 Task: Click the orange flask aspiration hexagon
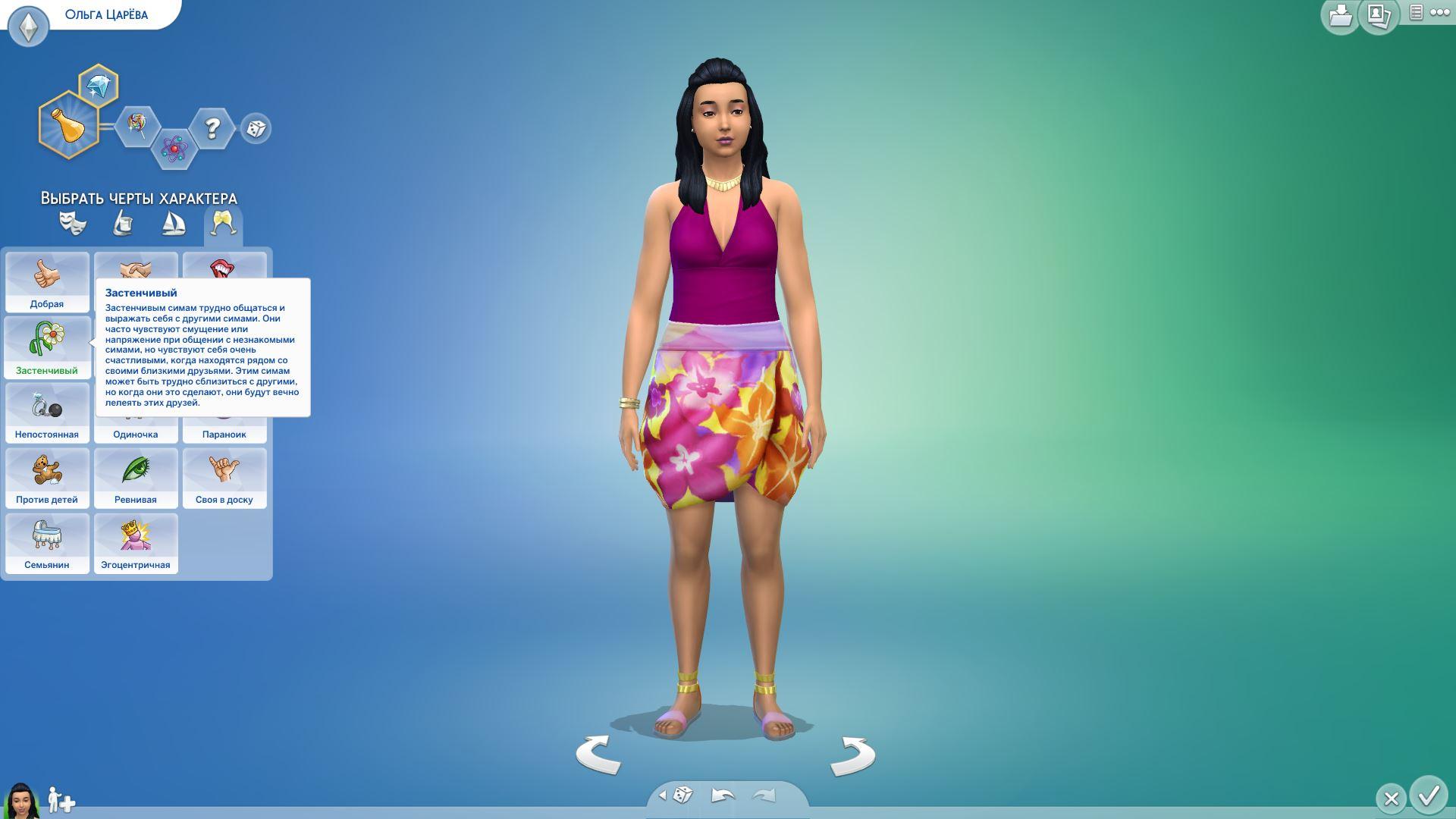tap(68, 125)
